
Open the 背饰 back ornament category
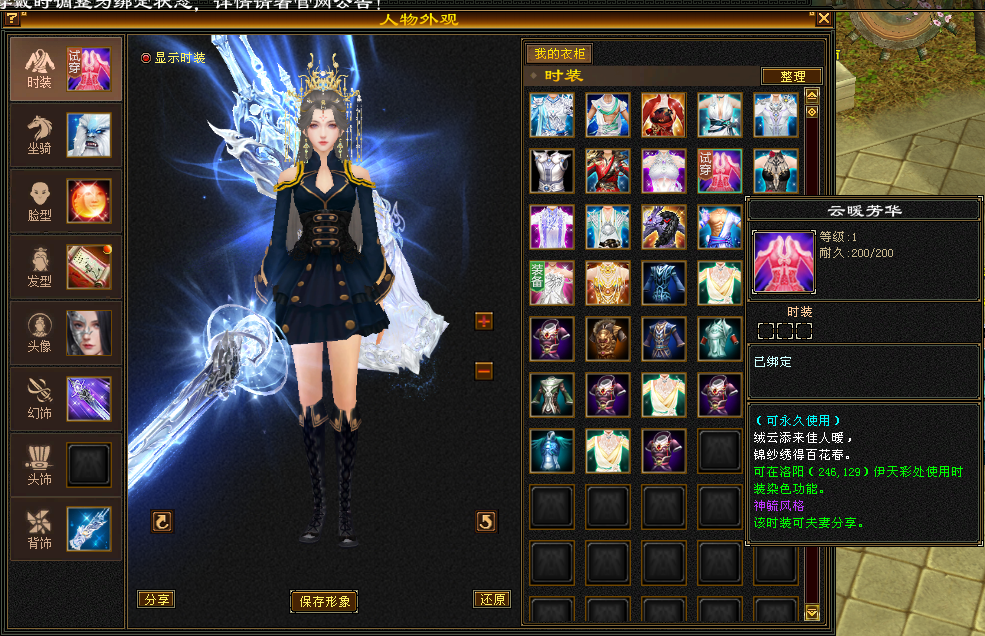(x=66, y=530)
